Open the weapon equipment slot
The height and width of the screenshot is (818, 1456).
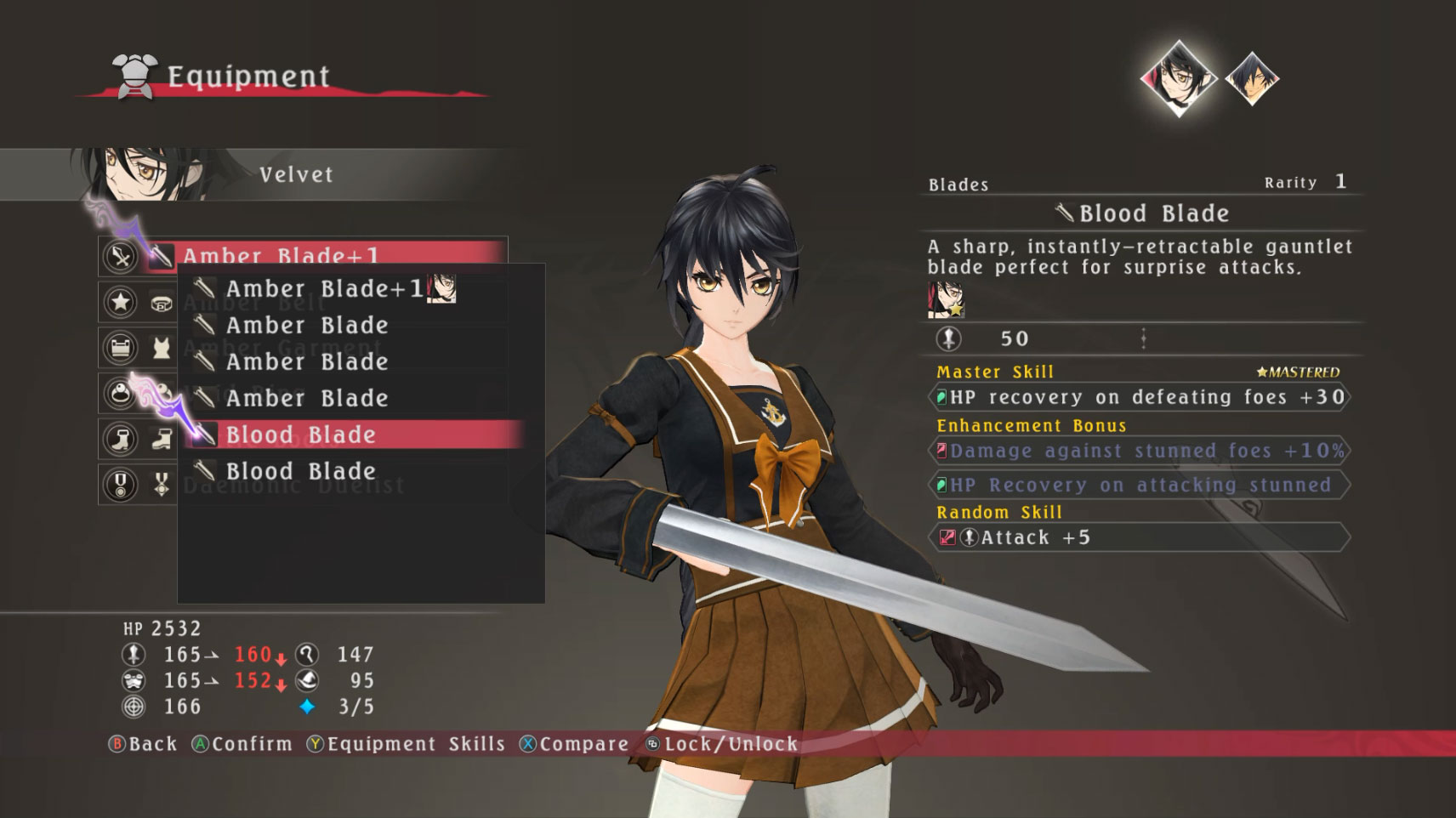point(121,256)
